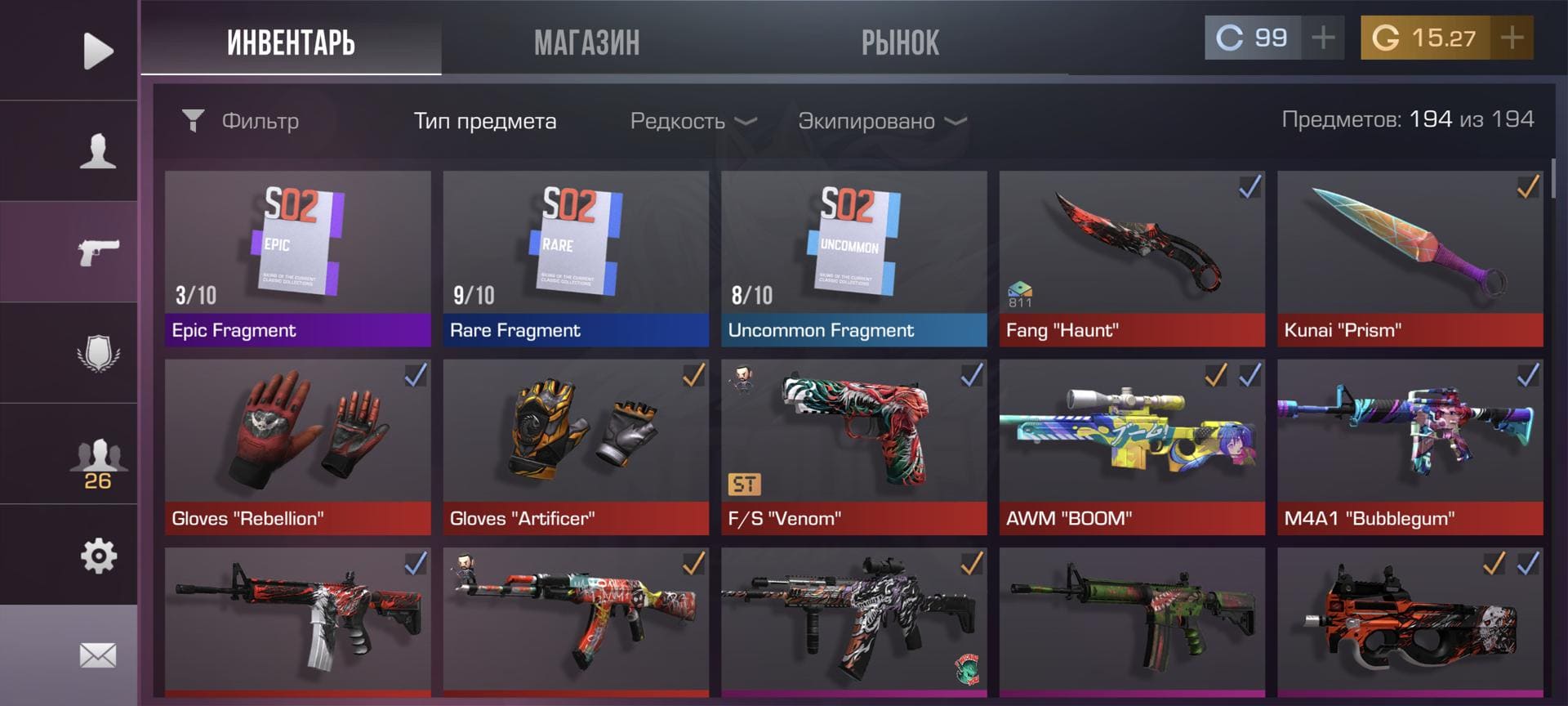Select the Fang "Haunt" knife skin

coord(1132,258)
